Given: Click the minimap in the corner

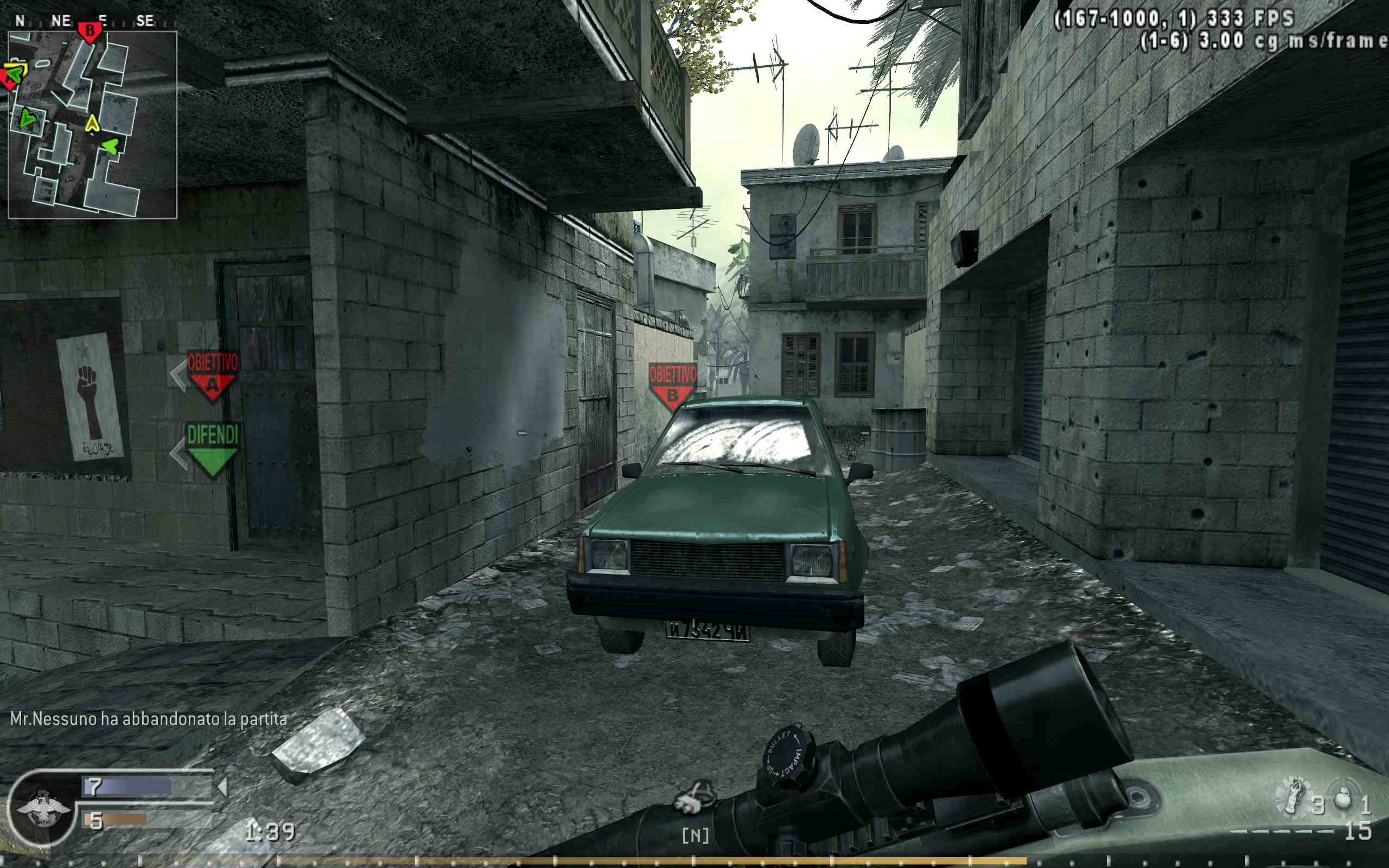Looking at the screenshot, I should coord(92,125).
